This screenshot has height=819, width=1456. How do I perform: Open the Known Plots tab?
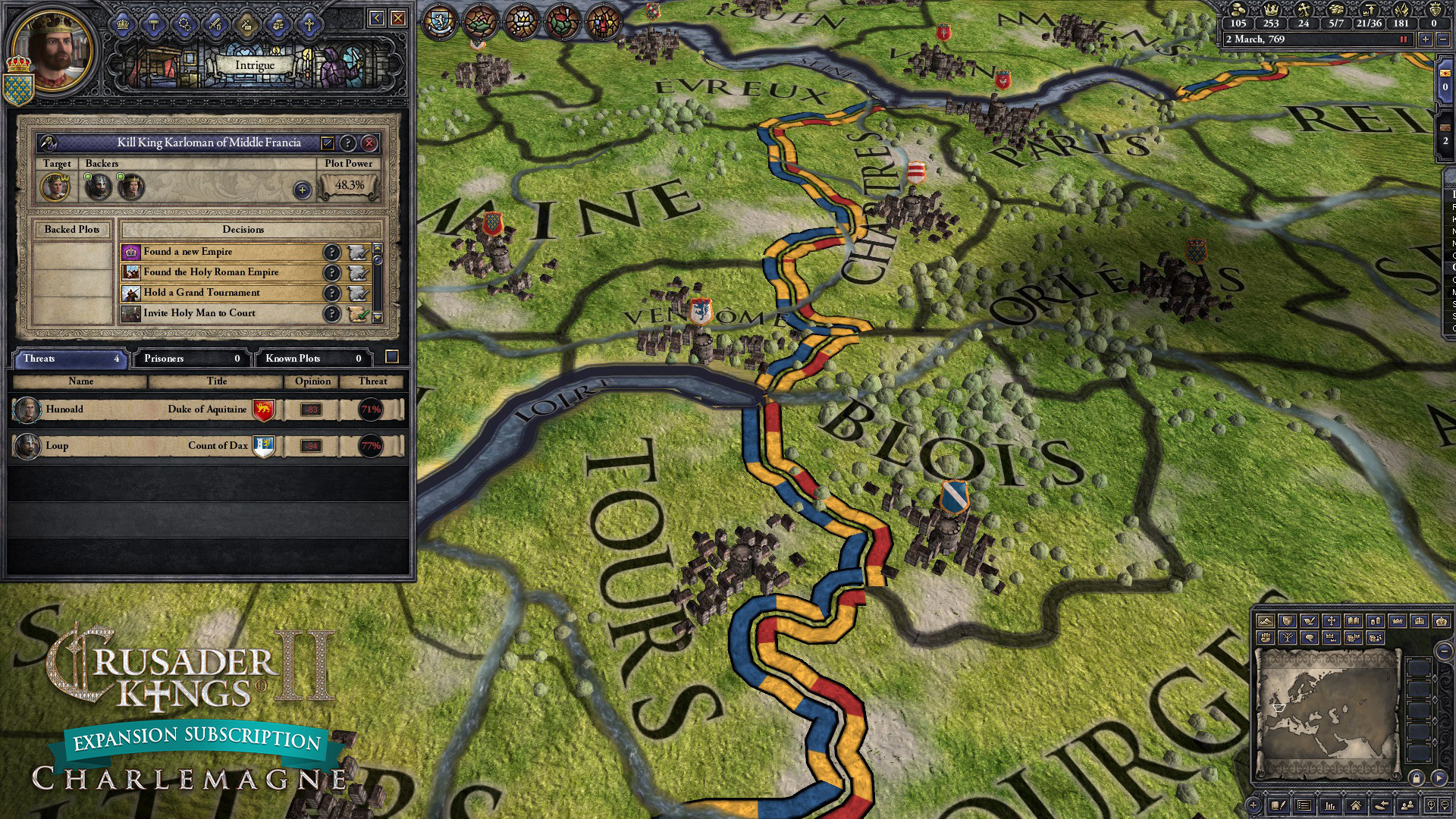(x=313, y=359)
